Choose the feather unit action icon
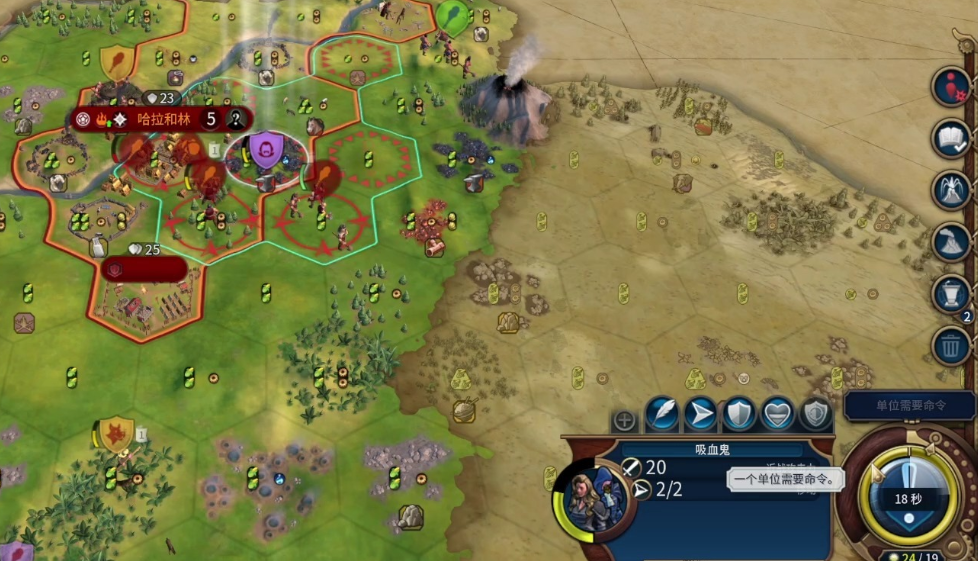 [x=661, y=413]
